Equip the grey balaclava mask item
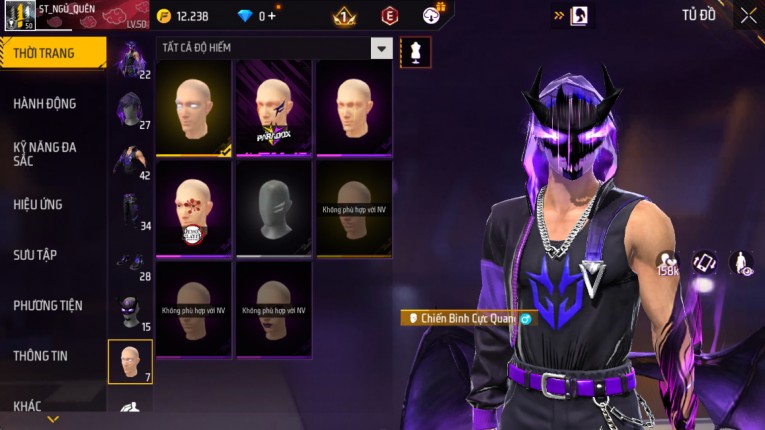The image size is (765, 430). [273, 208]
